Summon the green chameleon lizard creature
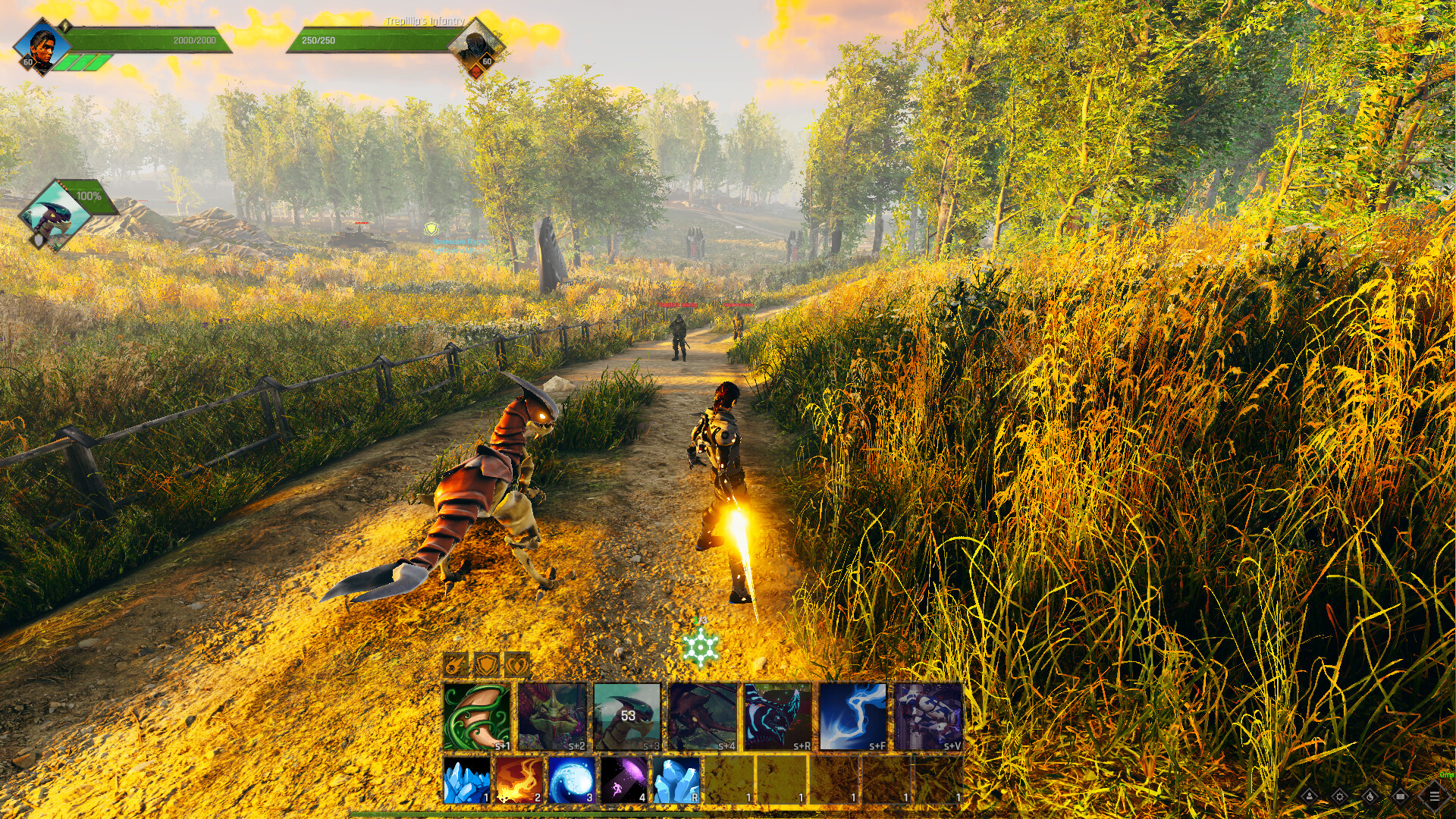The image size is (1456, 819). pyautogui.click(x=552, y=717)
